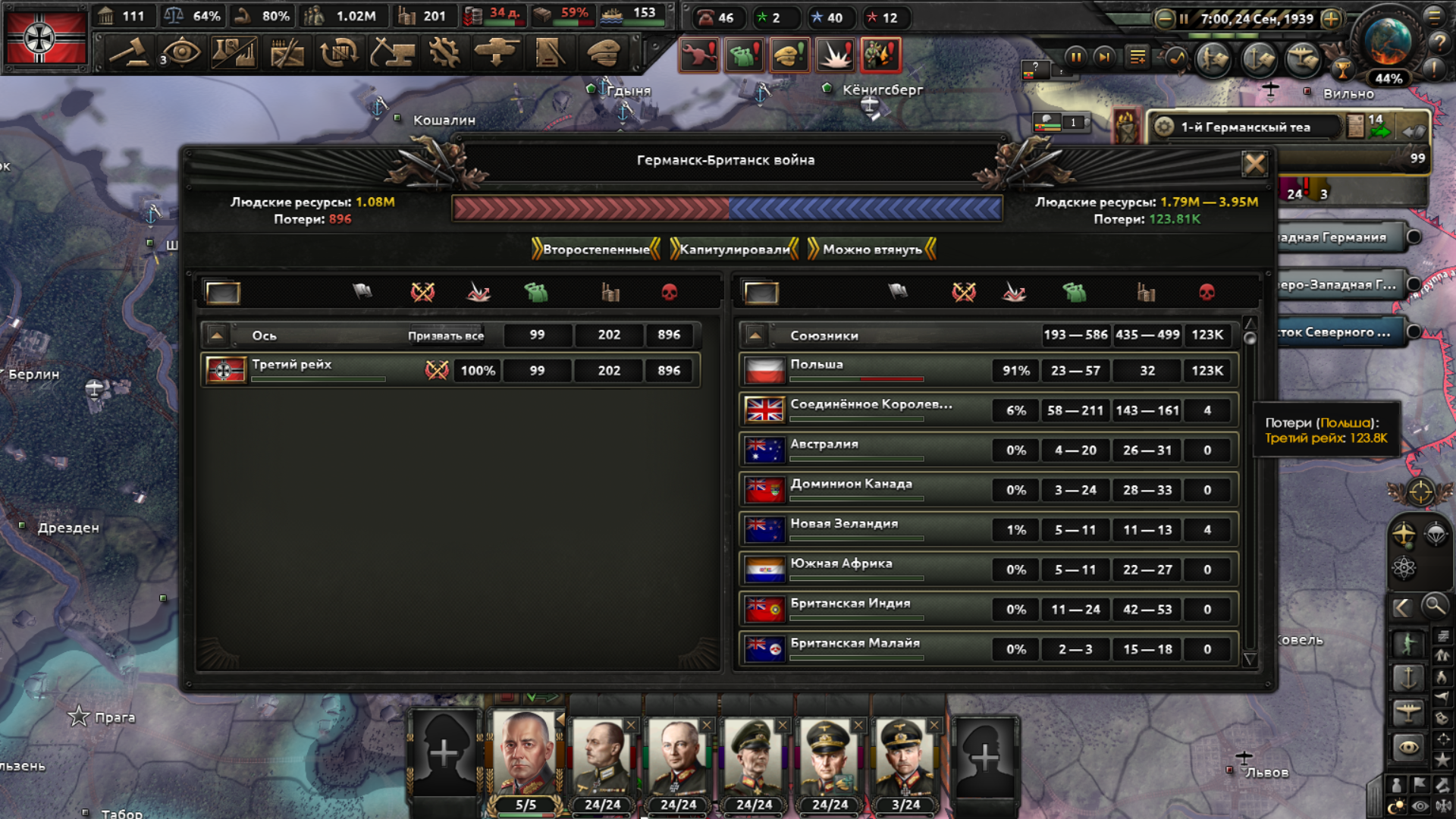Click Призвать все to call all allies

[445, 335]
